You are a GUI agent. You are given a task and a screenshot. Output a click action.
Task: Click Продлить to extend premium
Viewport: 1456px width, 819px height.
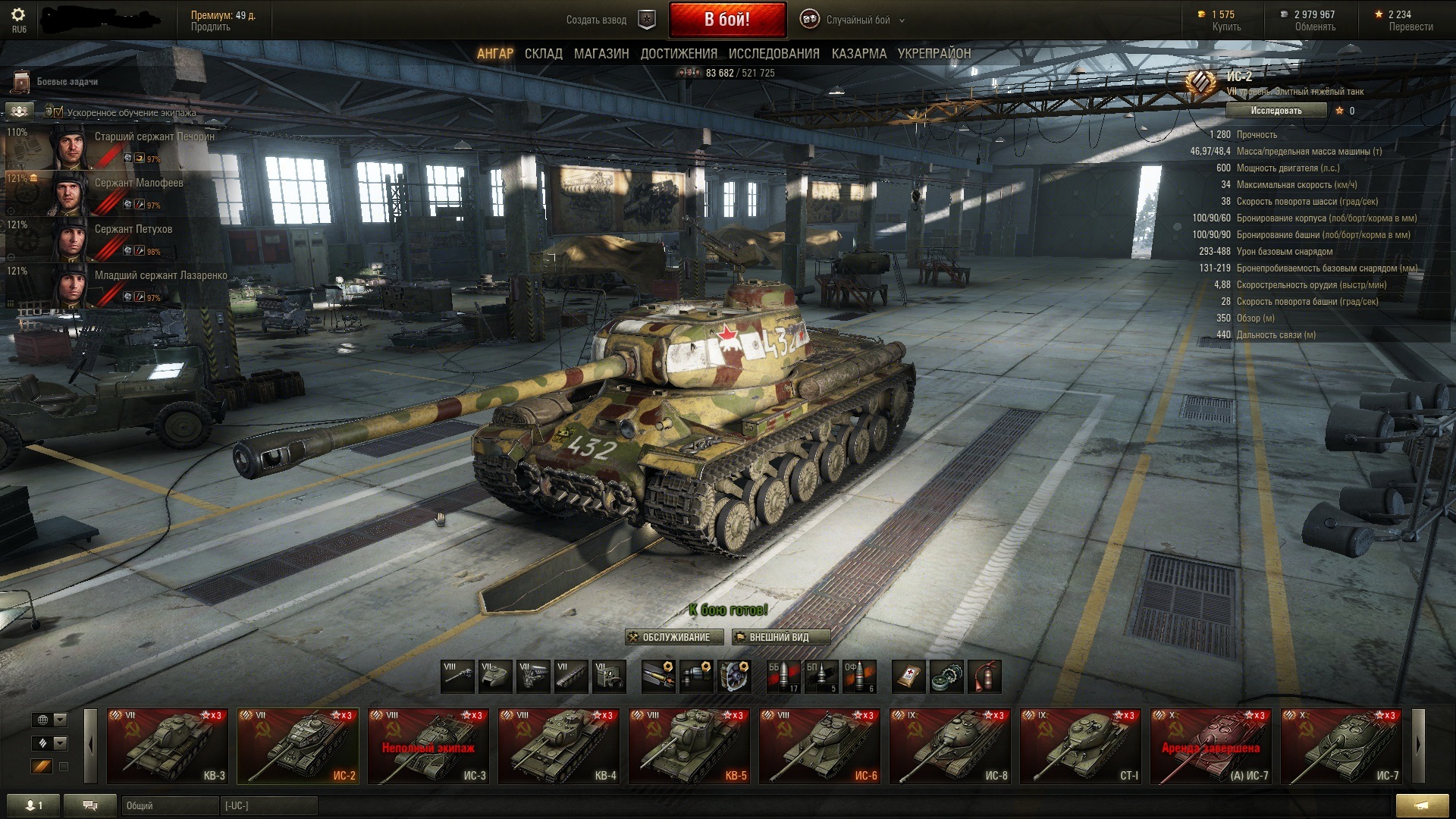coord(210,27)
